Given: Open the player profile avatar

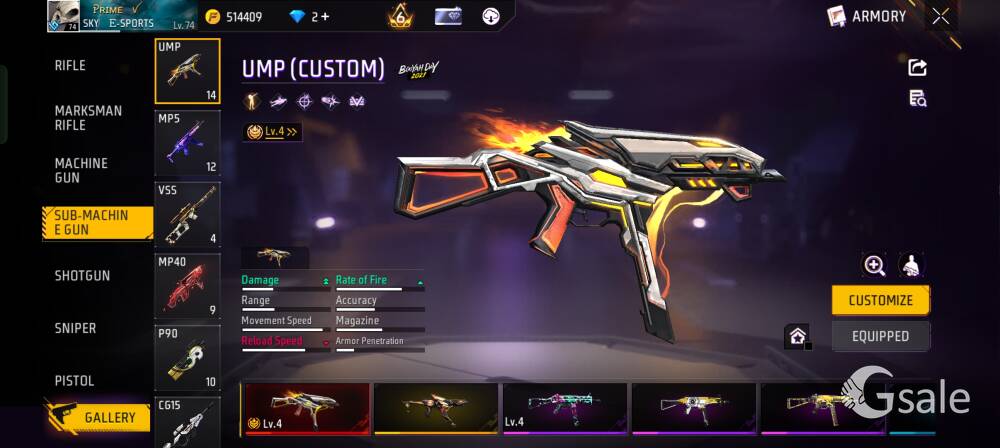Looking at the screenshot, I should [63, 16].
